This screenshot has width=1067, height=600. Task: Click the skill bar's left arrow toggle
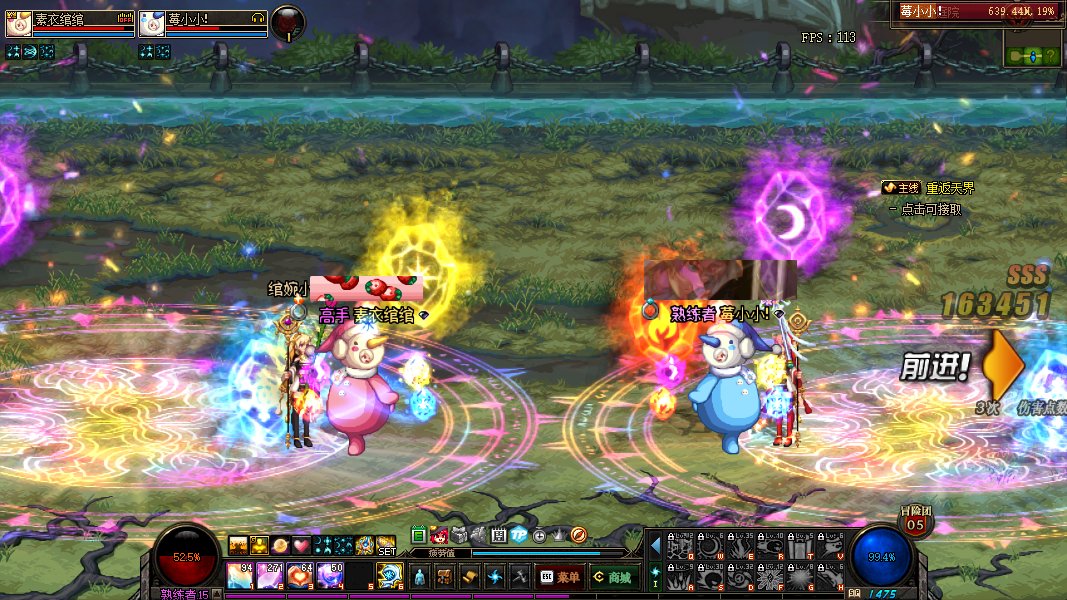655,545
